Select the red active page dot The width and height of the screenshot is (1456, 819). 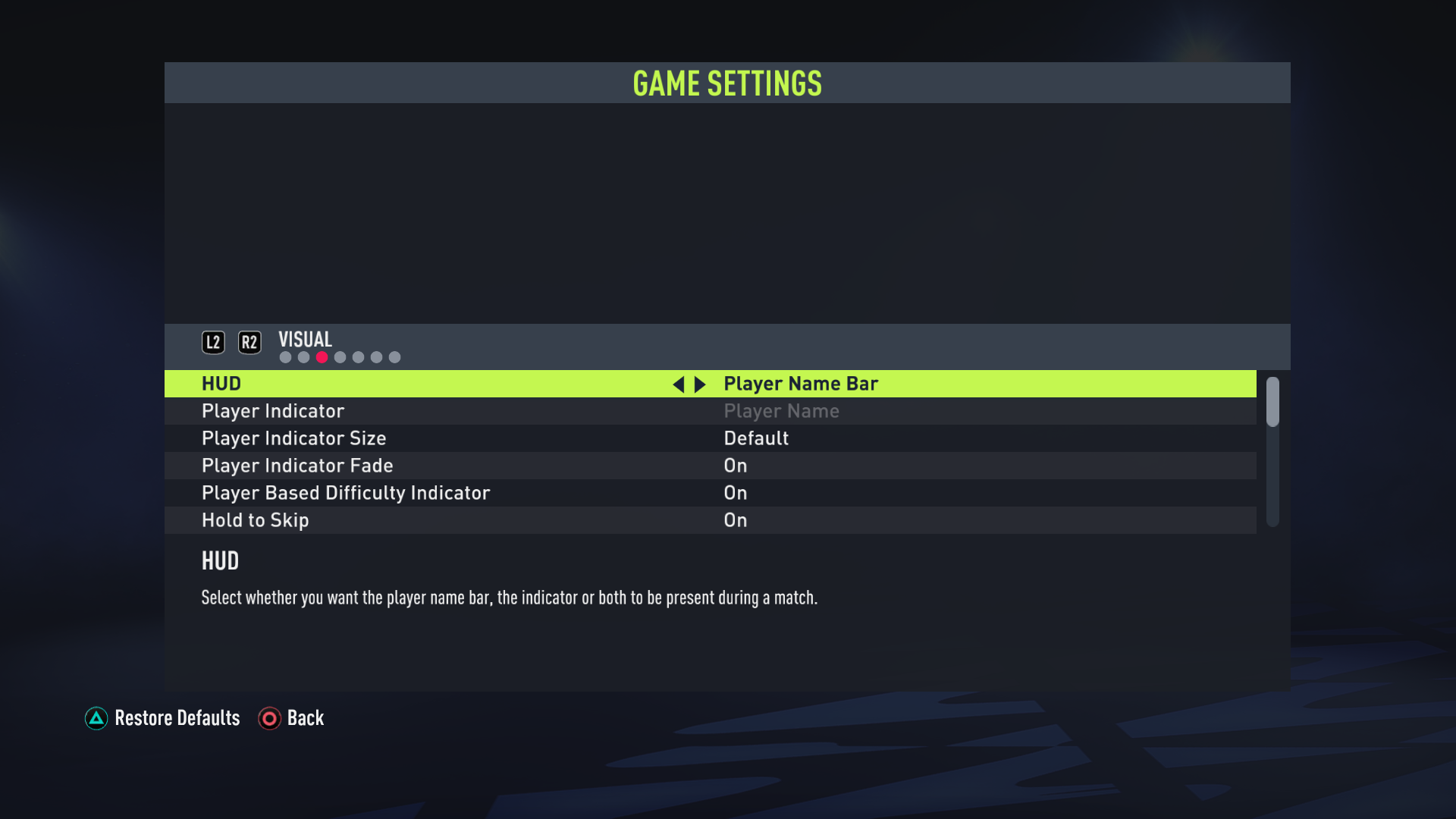click(x=322, y=356)
